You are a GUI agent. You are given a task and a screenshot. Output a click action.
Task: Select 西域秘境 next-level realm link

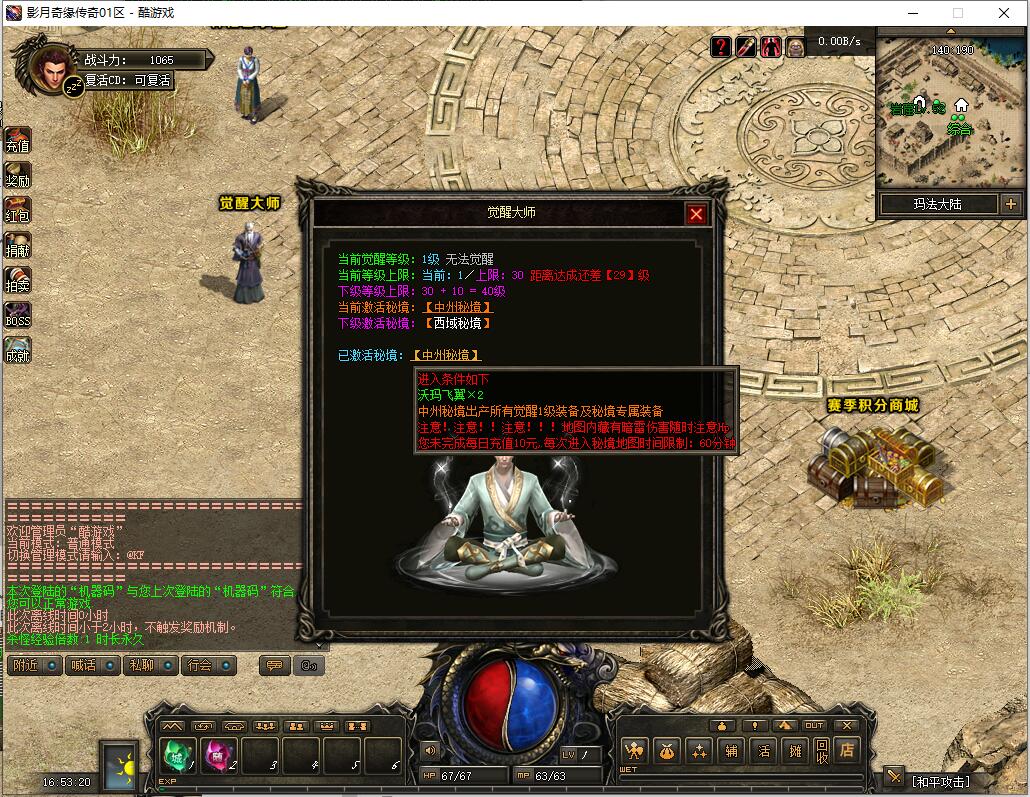pos(459,323)
